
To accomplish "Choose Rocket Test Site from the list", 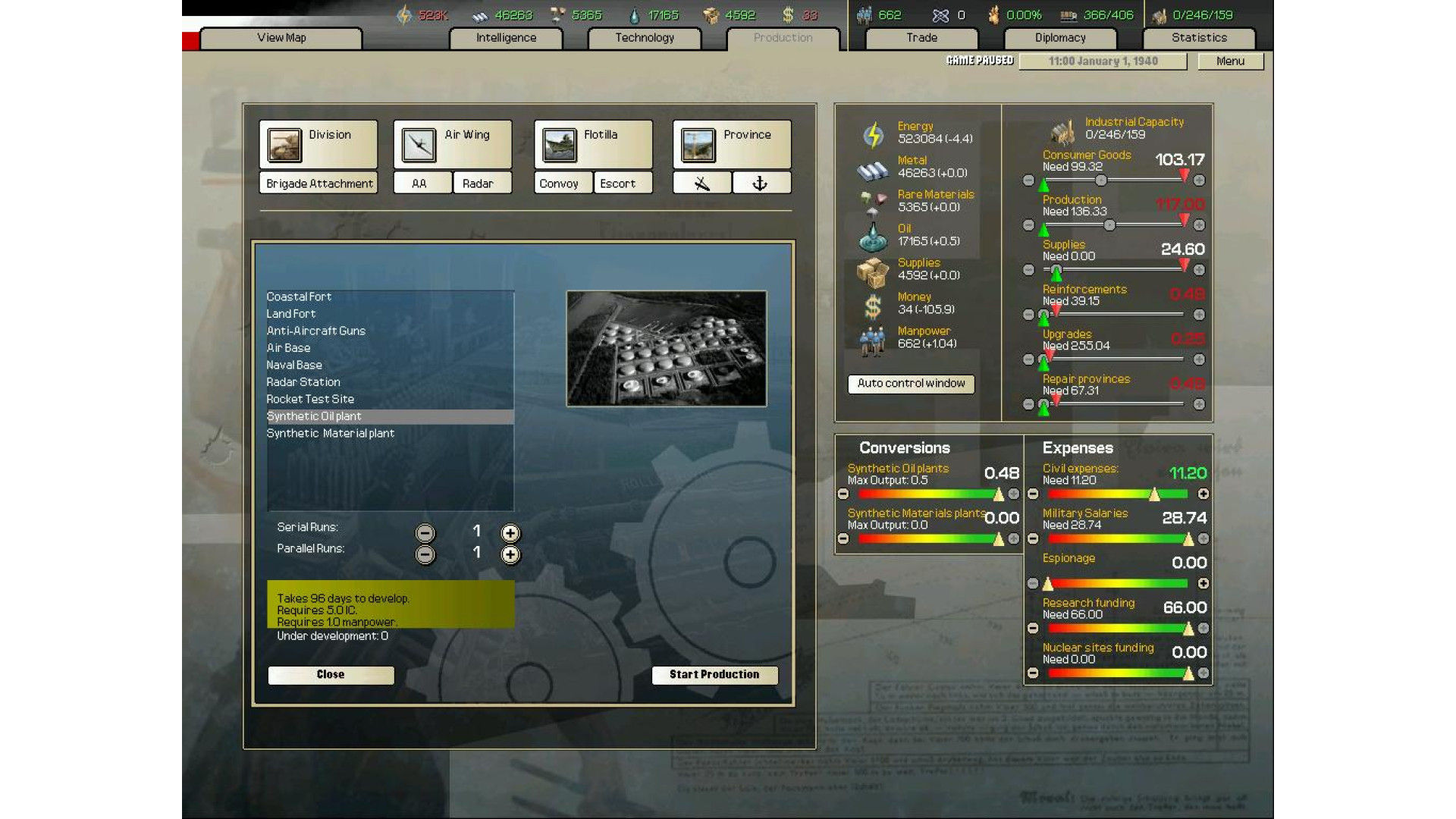I will (310, 400).
